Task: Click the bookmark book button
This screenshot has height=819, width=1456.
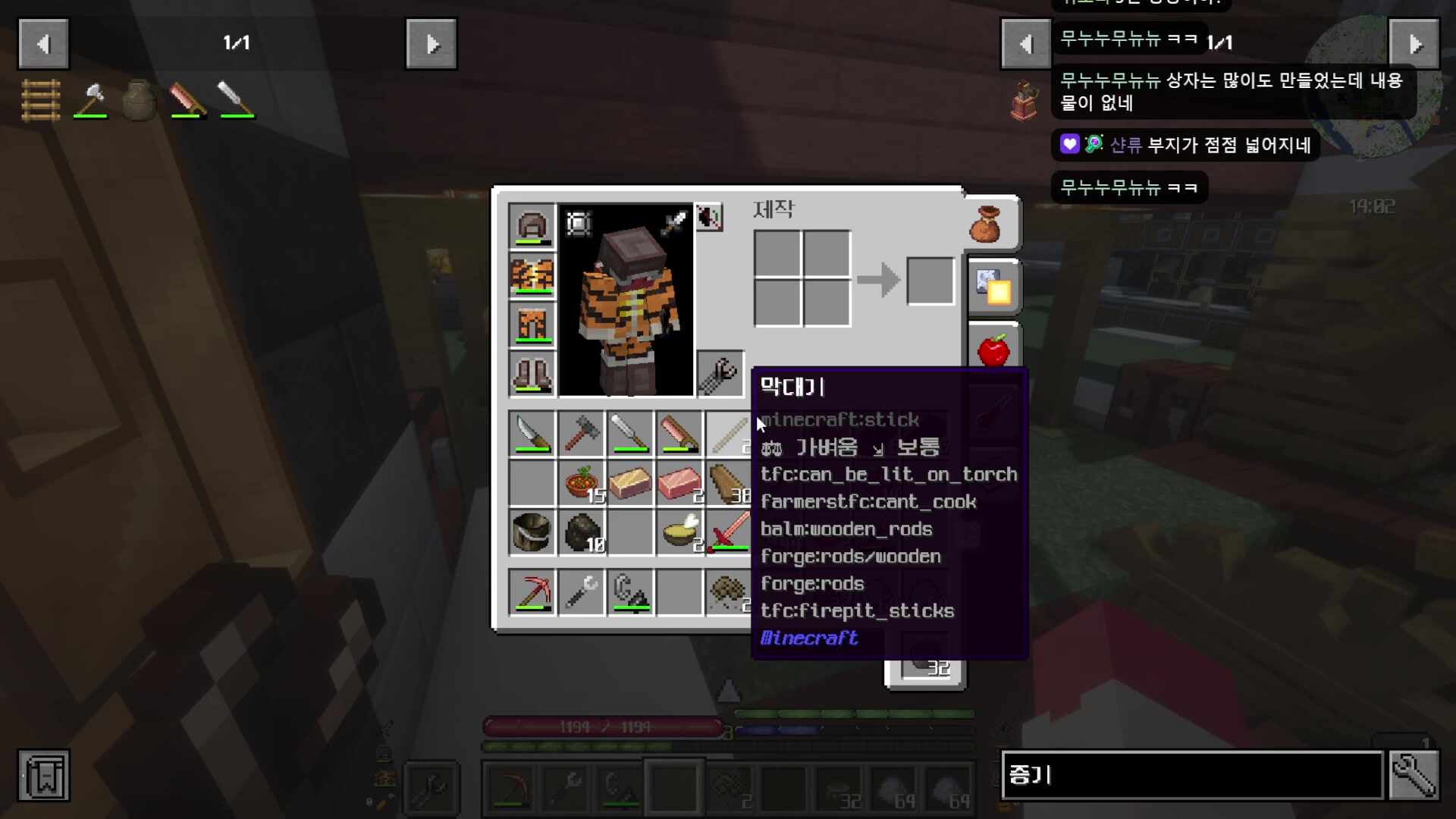Action: pos(44,776)
